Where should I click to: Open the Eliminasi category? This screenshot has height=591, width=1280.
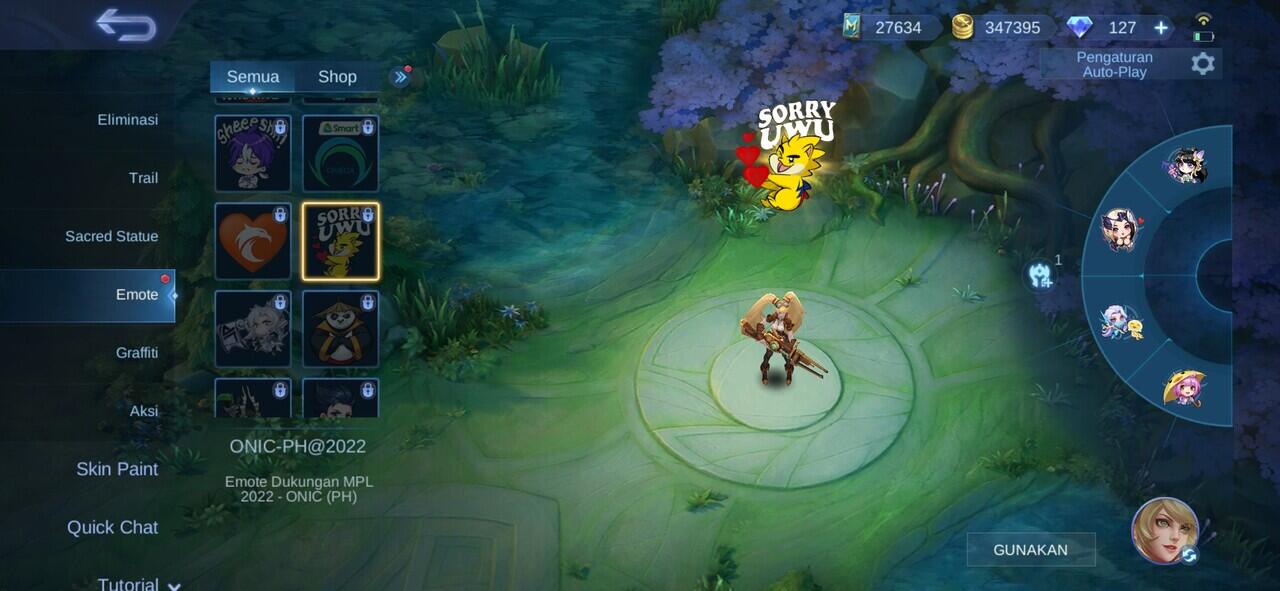[127, 120]
